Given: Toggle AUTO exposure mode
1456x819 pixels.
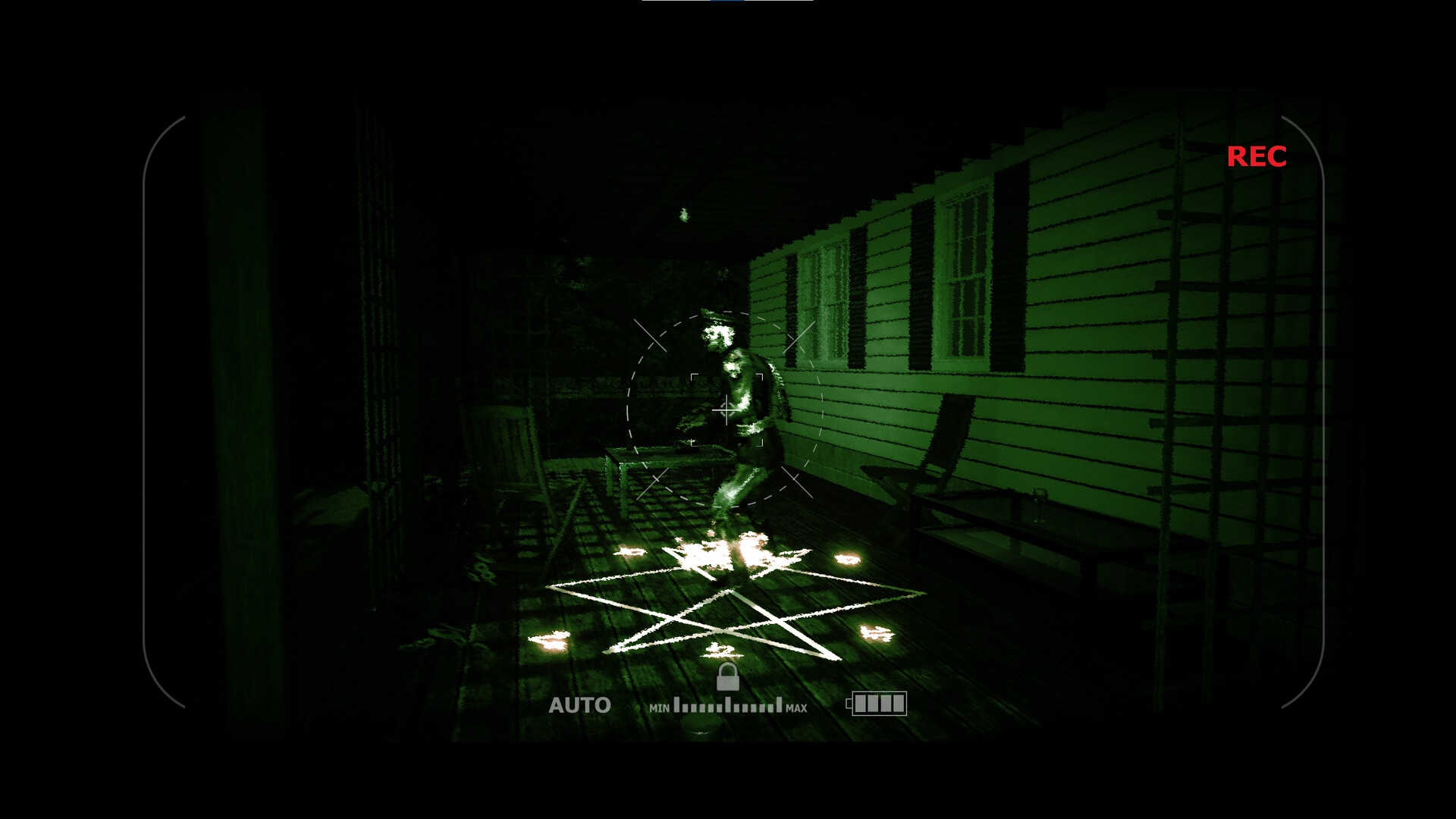Looking at the screenshot, I should click(x=580, y=704).
